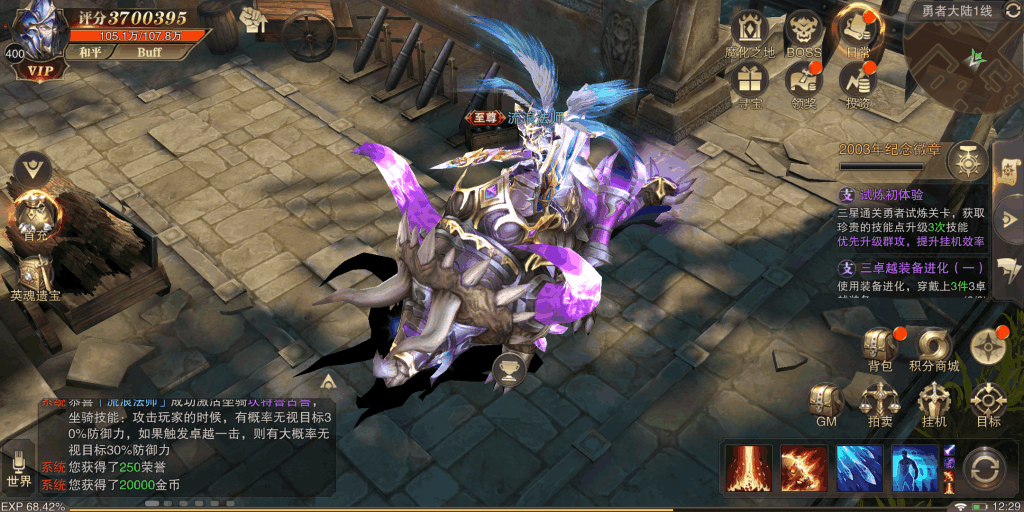
Task: Open the 背包 backpack chest
Action: coord(879,344)
